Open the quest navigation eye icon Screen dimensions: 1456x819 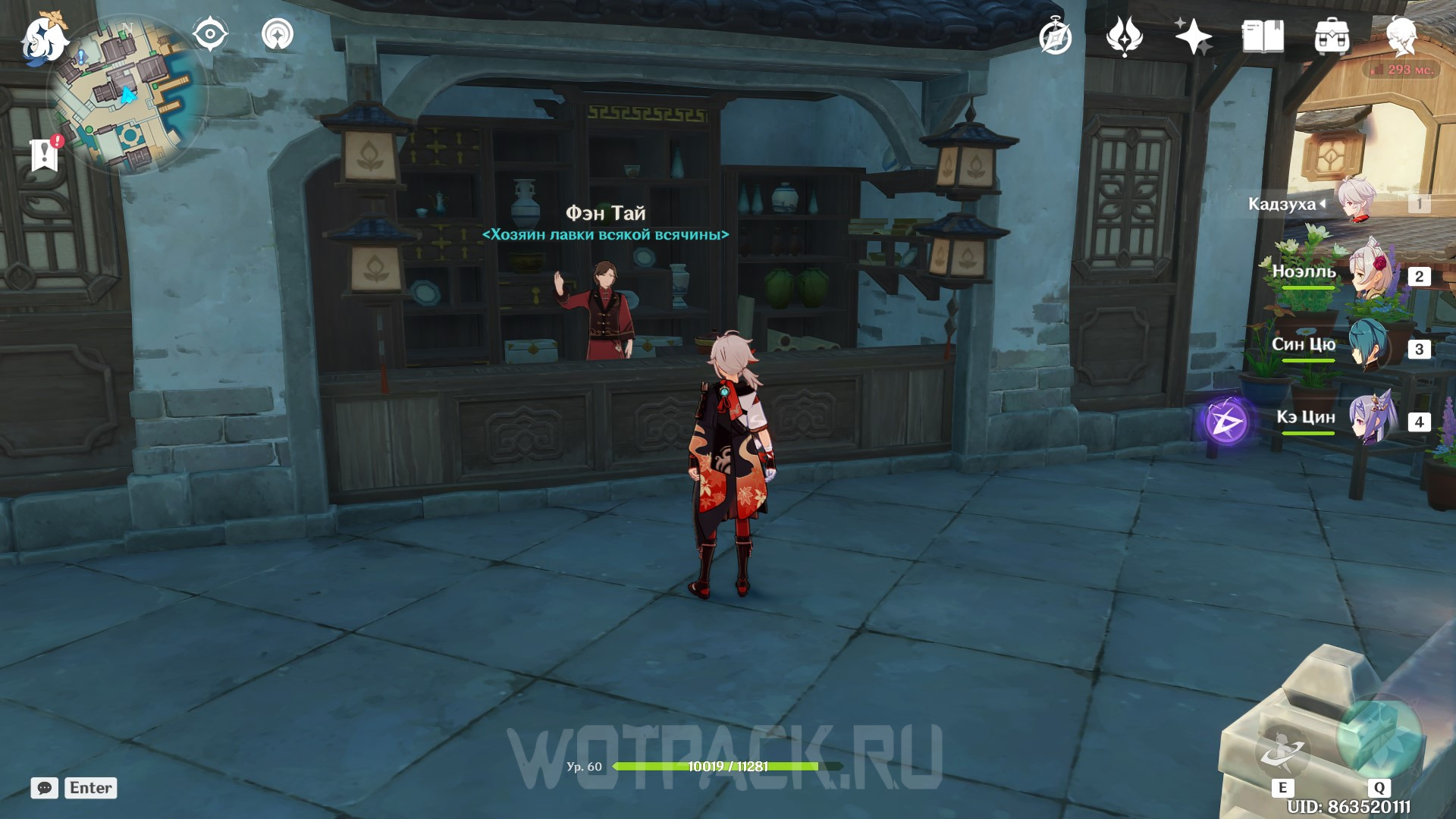tap(210, 35)
